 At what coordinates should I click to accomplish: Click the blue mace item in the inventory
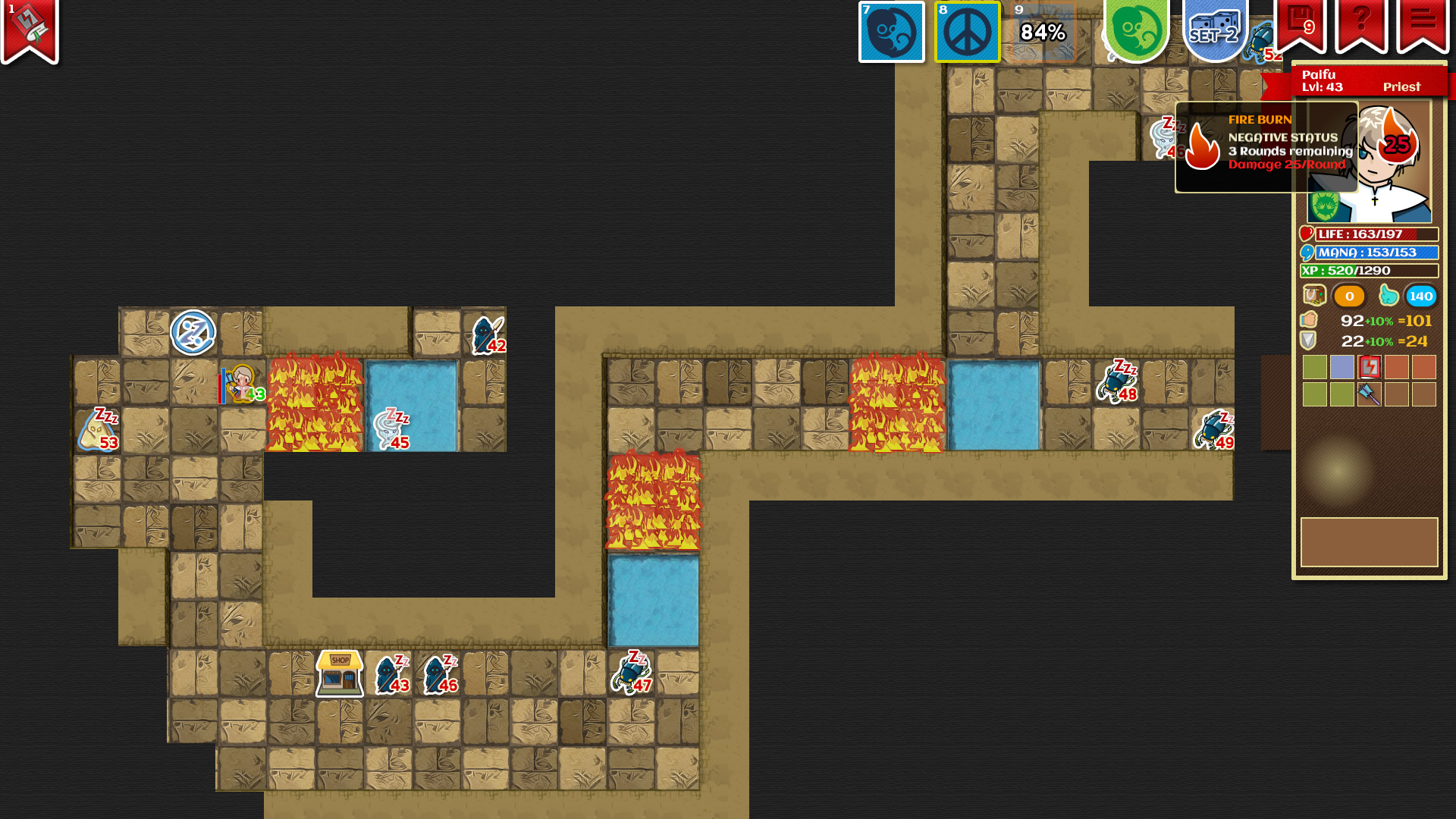[1370, 395]
